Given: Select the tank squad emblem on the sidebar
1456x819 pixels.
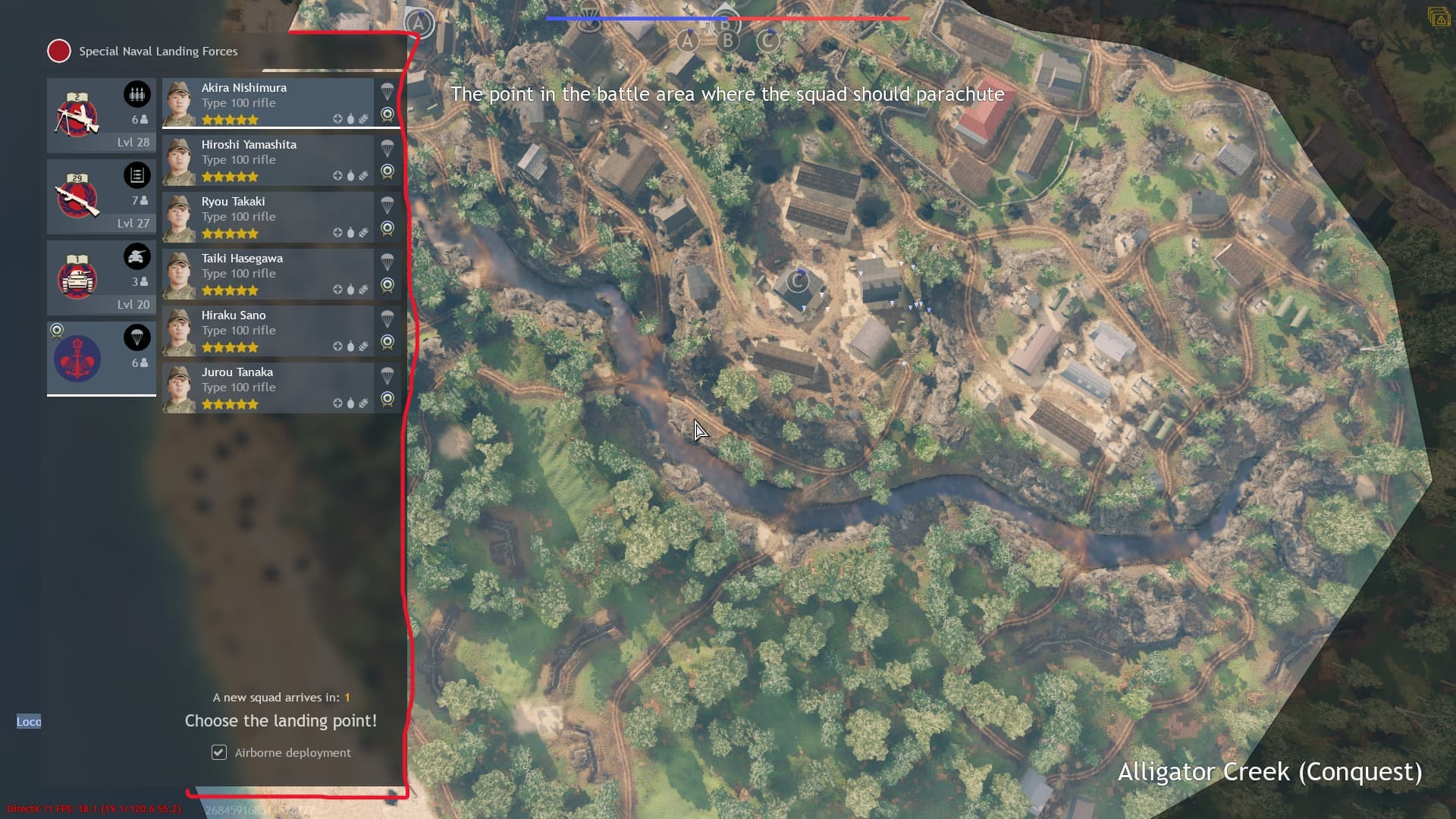Looking at the screenshot, I should 77,278.
